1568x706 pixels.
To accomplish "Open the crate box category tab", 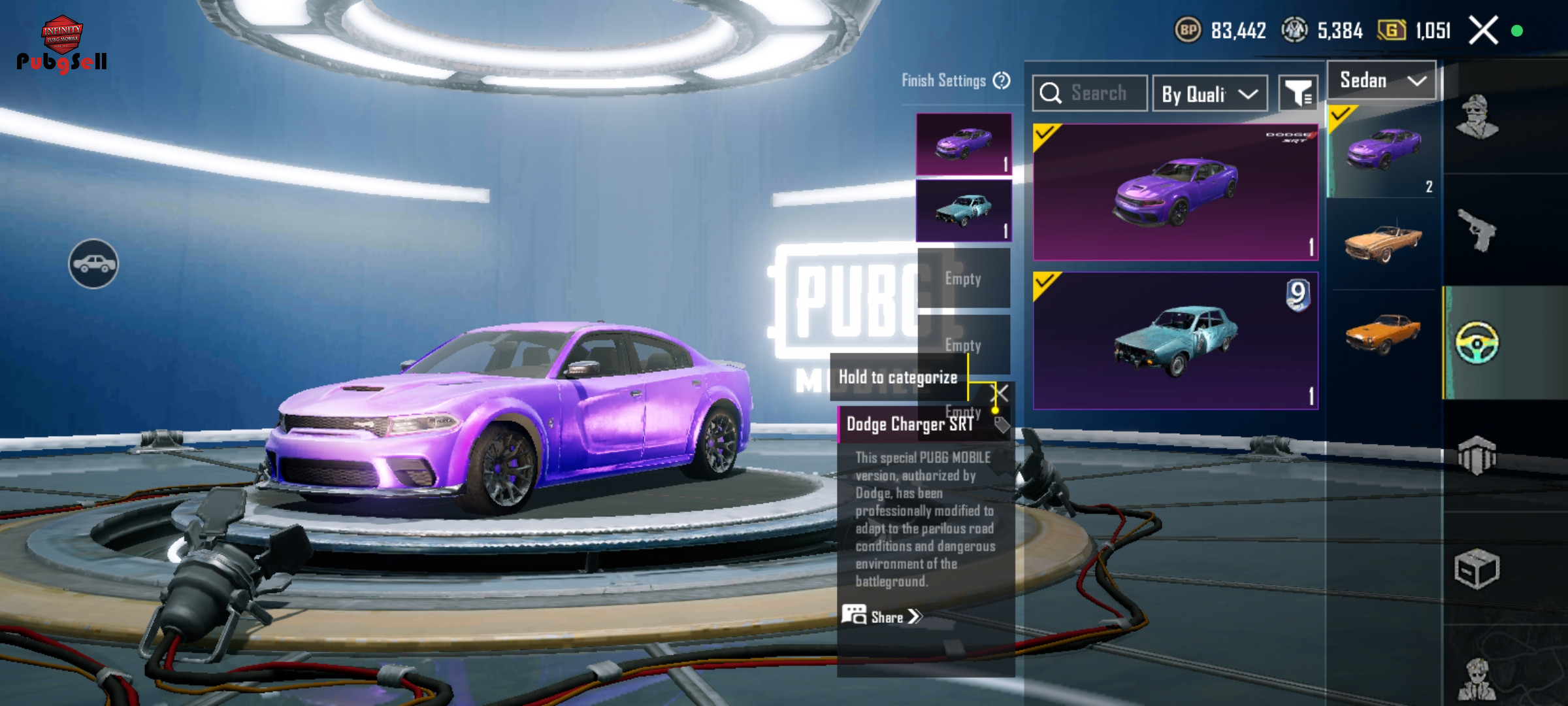I will (x=1477, y=569).
